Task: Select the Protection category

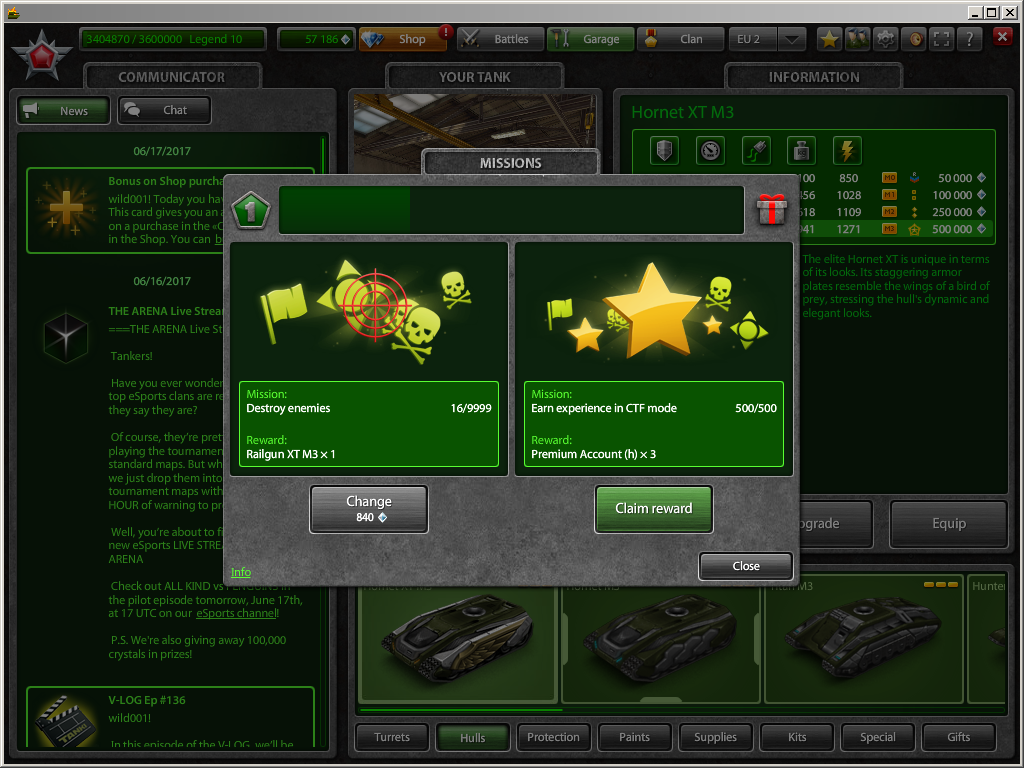Action: click(554, 738)
